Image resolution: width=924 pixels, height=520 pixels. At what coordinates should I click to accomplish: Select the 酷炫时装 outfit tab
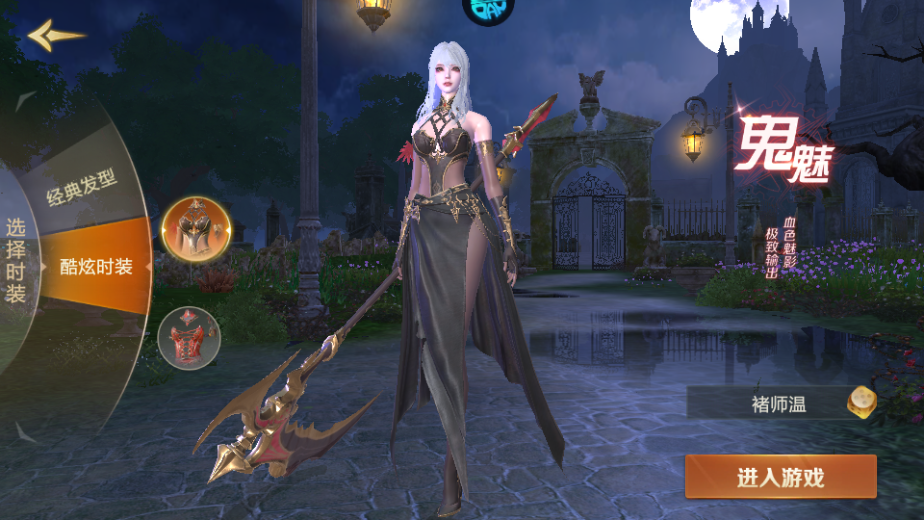tap(95, 267)
